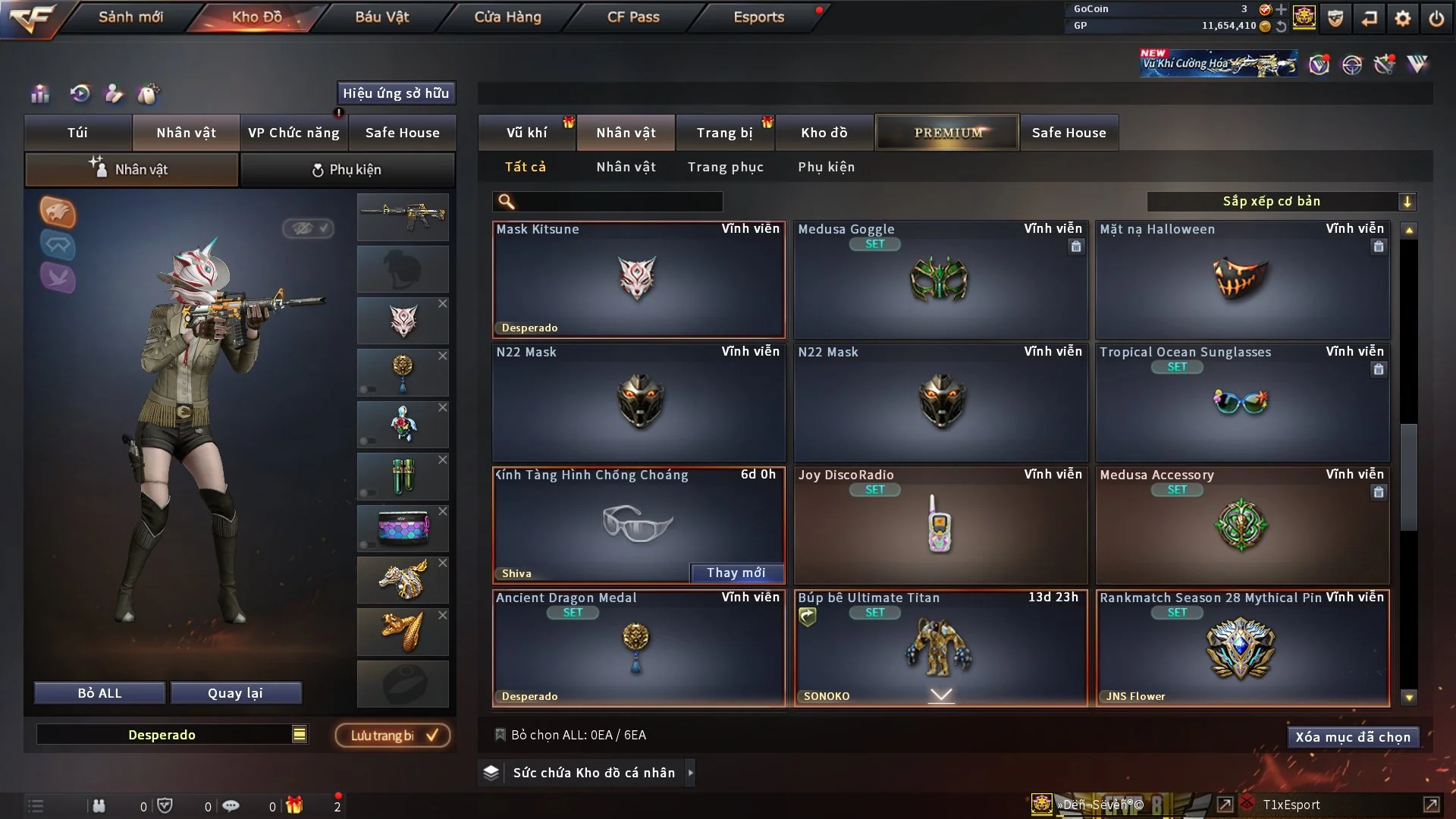Save loadout with Lưu trang bị
The image size is (1456, 819).
click(393, 736)
